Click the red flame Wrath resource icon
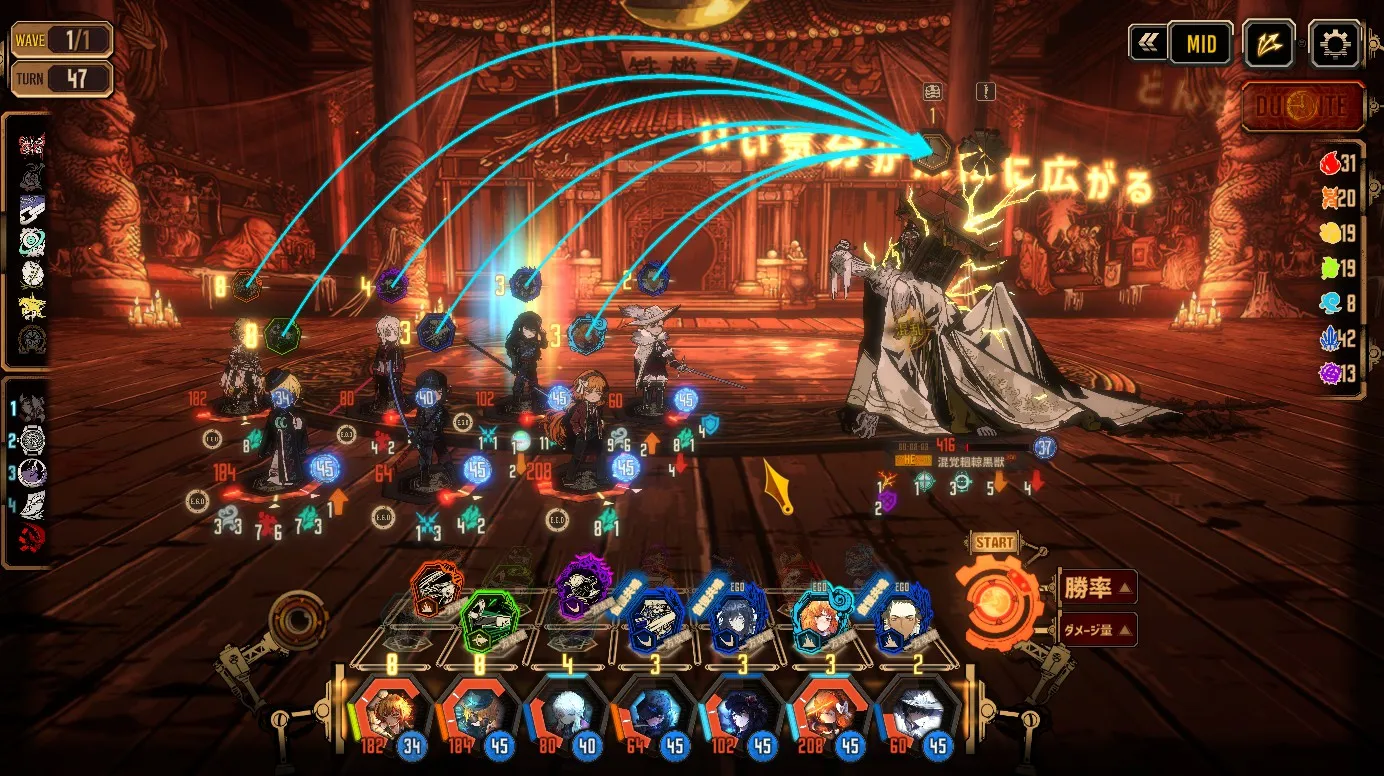 pyautogui.click(x=1329, y=164)
